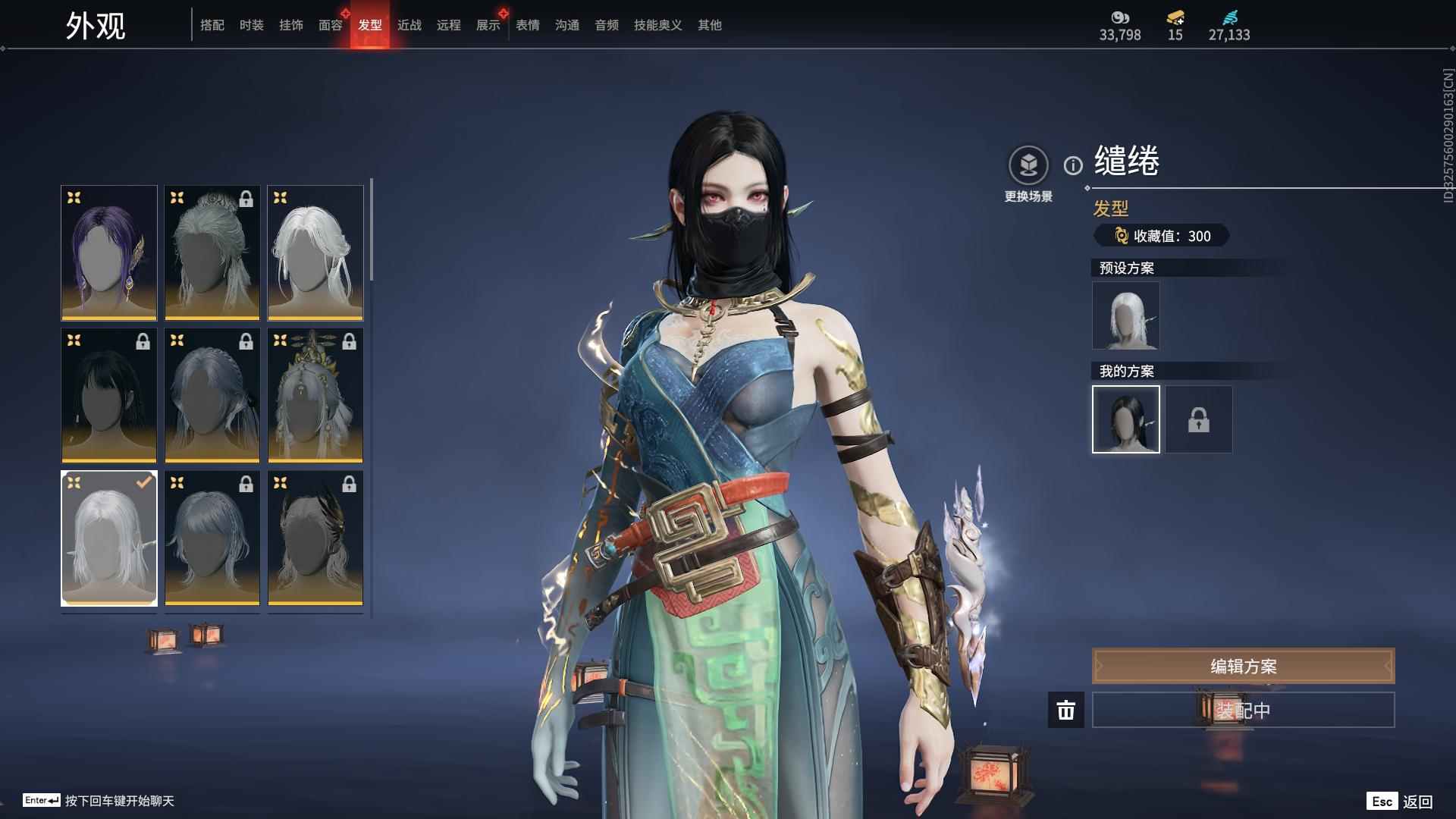Switch to the 搭配 tab
This screenshot has width=1456, height=819.
tap(212, 25)
